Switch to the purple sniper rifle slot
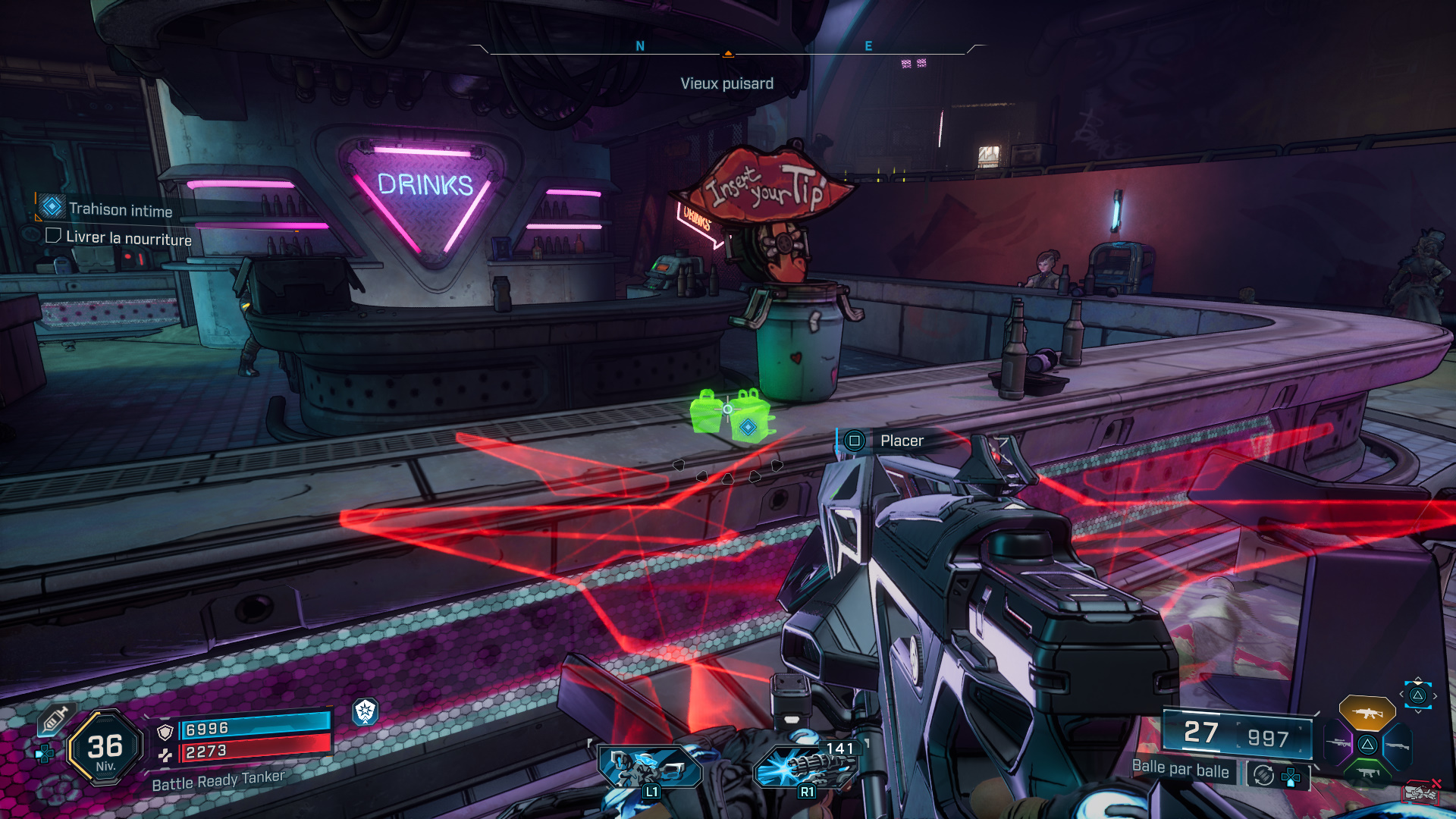The width and height of the screenshot is (1456, 819). pyautogui.click(x=1338, y=743)
